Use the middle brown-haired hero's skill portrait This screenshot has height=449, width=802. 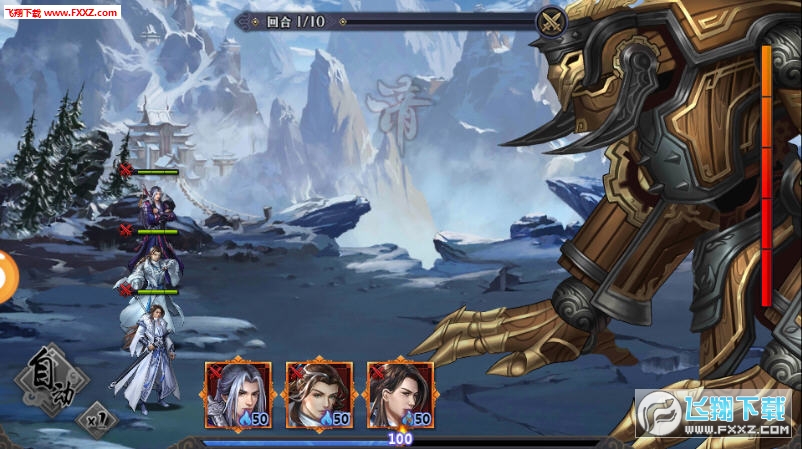pyautogui.click(x=319, y=394)
